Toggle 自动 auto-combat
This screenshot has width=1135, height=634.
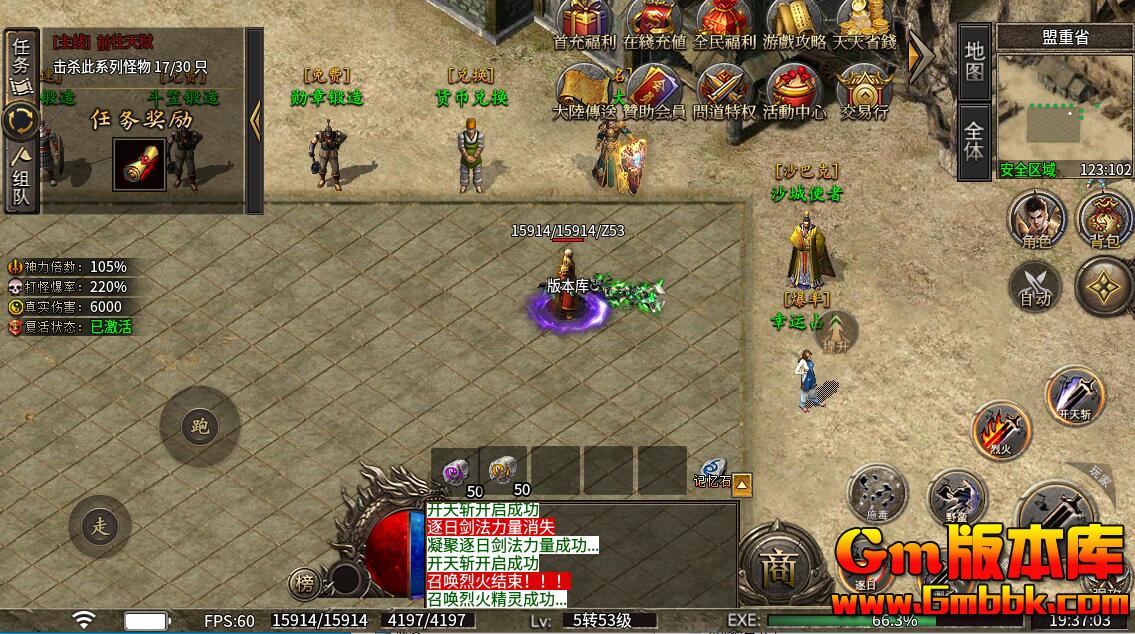coord(1035,285)
